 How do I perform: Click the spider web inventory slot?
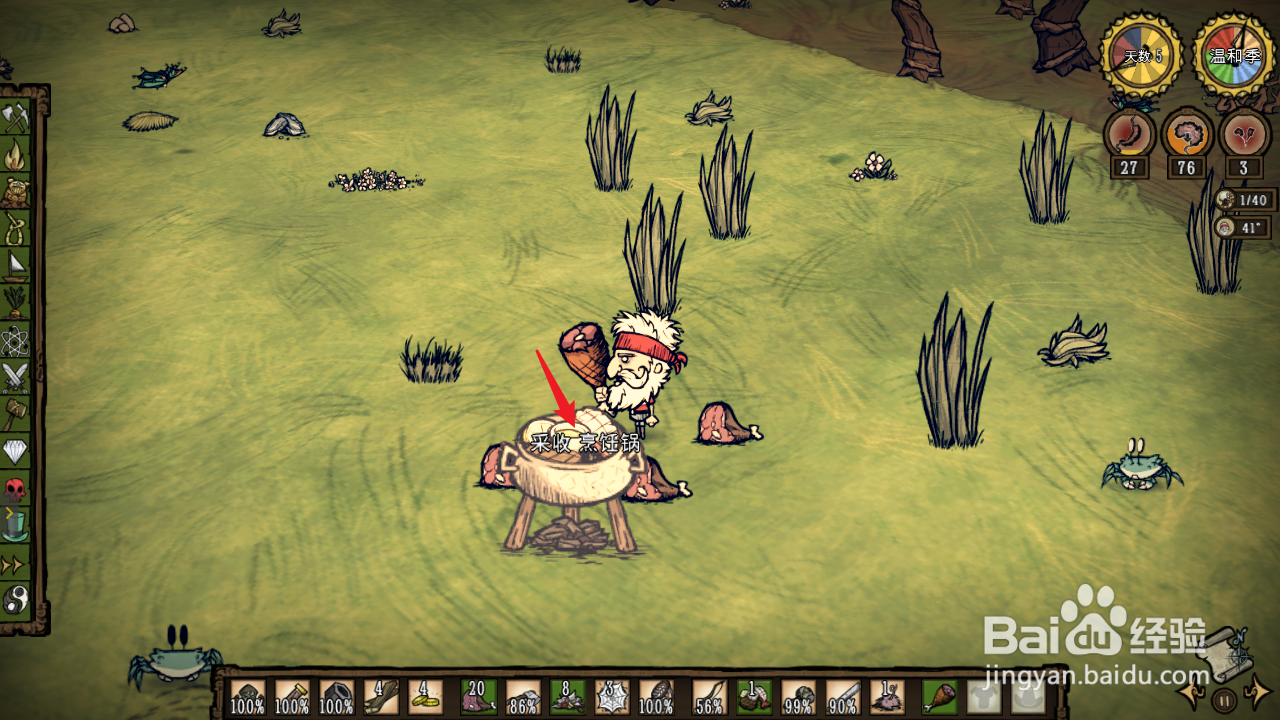pos(611,697)
